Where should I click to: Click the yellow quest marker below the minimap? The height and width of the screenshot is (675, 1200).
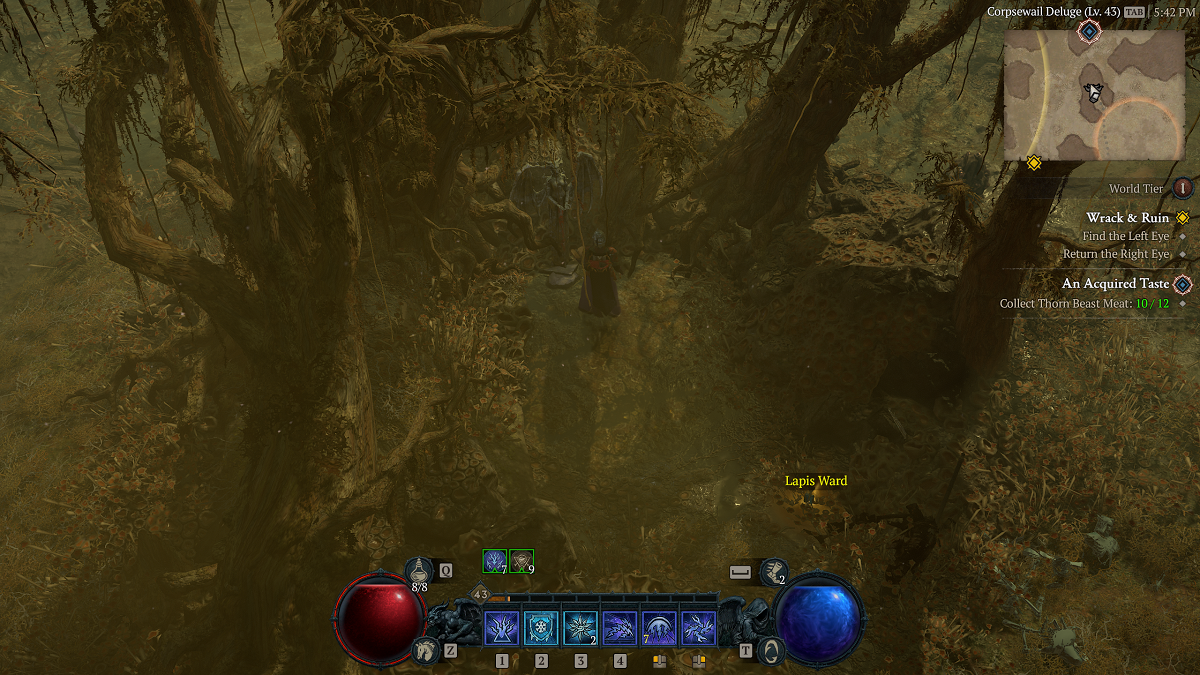(1034, 162)
